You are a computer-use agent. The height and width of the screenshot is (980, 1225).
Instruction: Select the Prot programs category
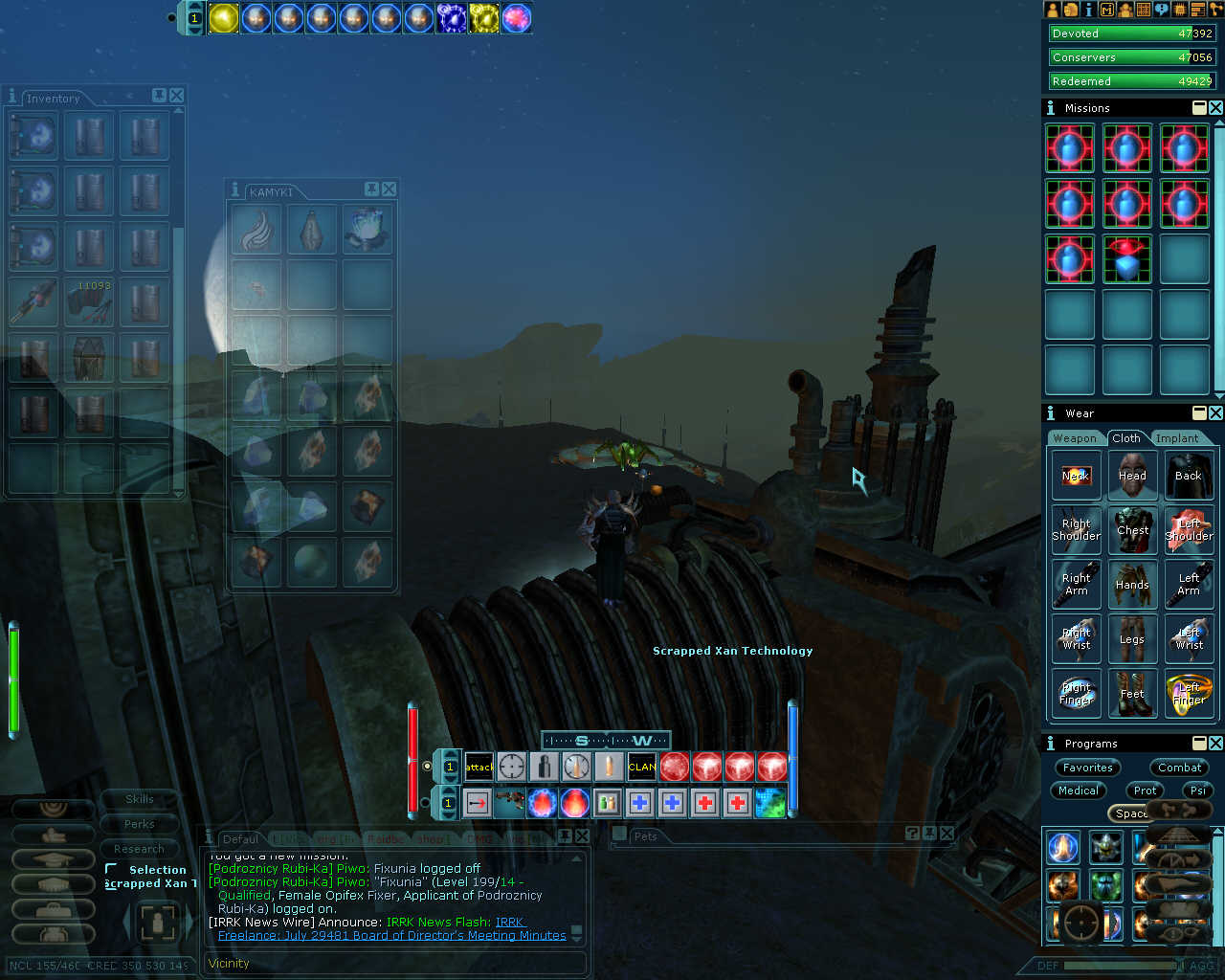(x=1146, y=791)
